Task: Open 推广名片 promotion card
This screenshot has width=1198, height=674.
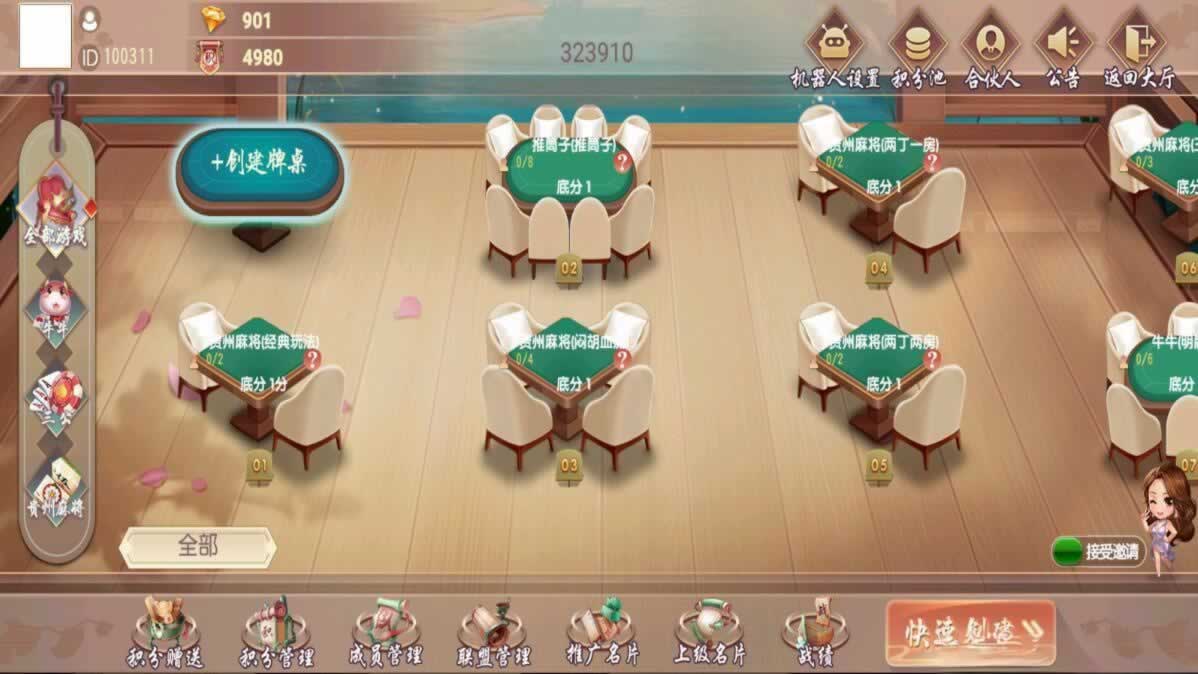Action: click(602, 633)
